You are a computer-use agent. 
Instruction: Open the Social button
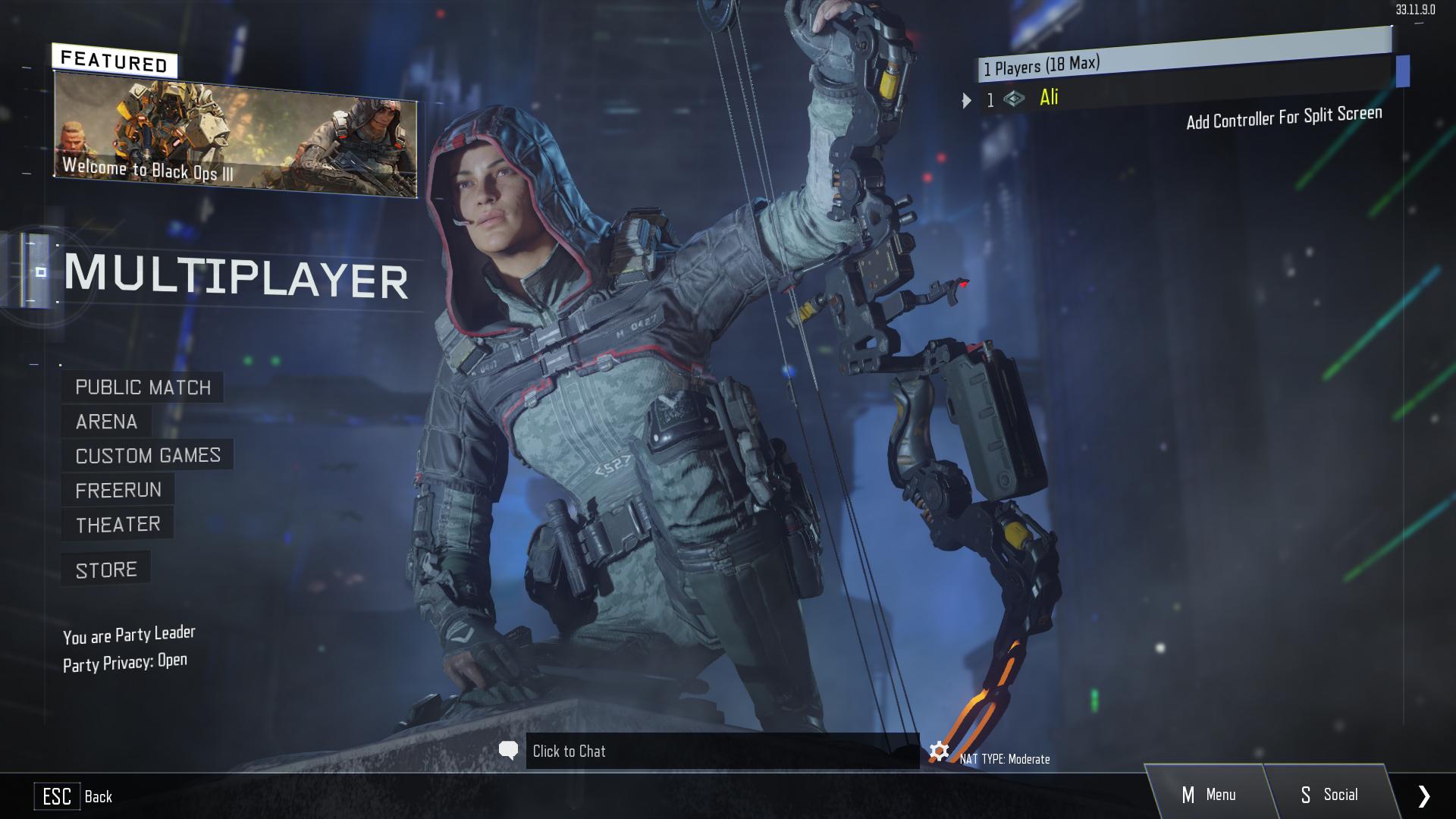pyautogui.click(x=1329, y=795)
